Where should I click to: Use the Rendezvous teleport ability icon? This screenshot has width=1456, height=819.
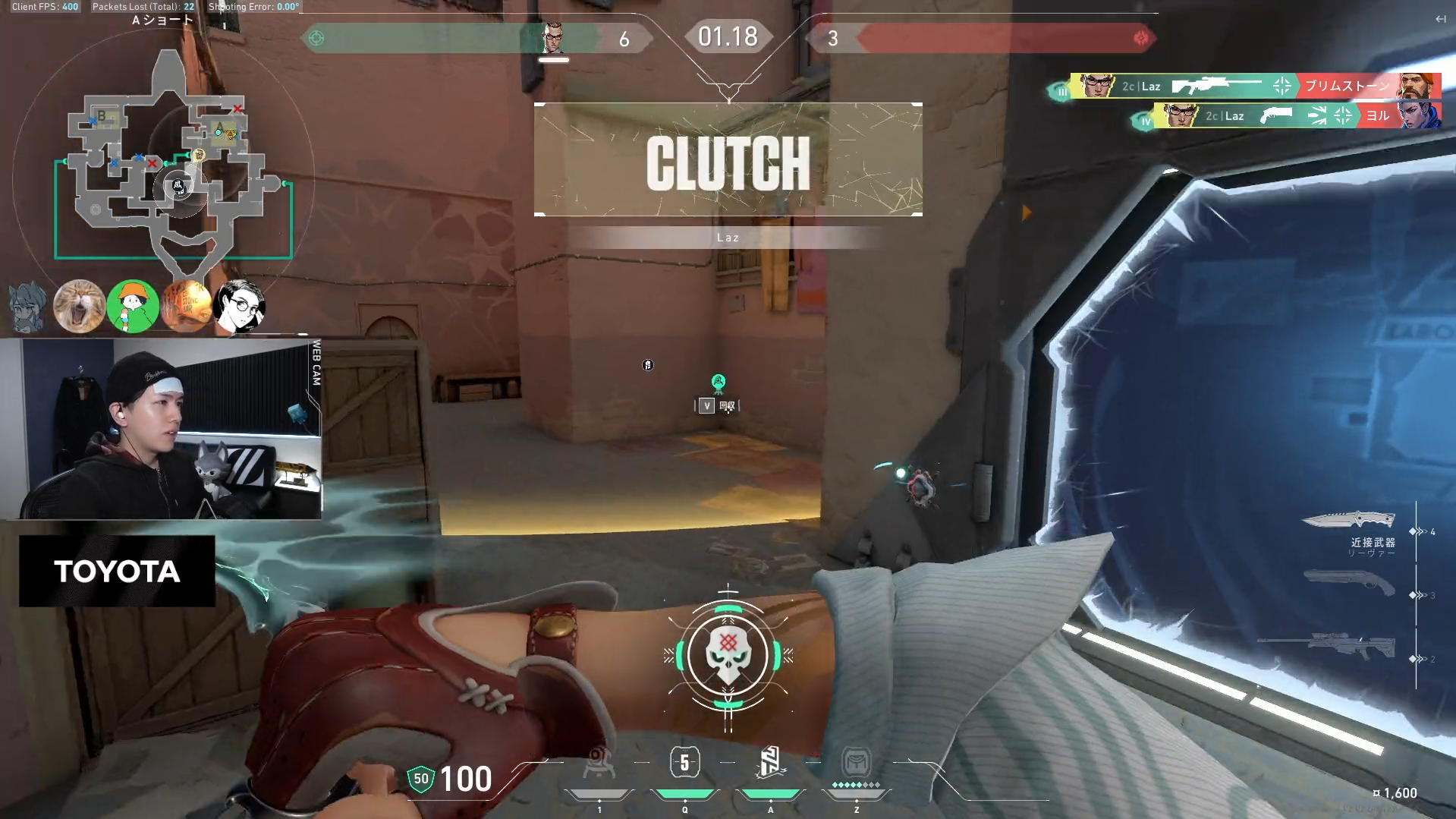(x=770, y=763)
